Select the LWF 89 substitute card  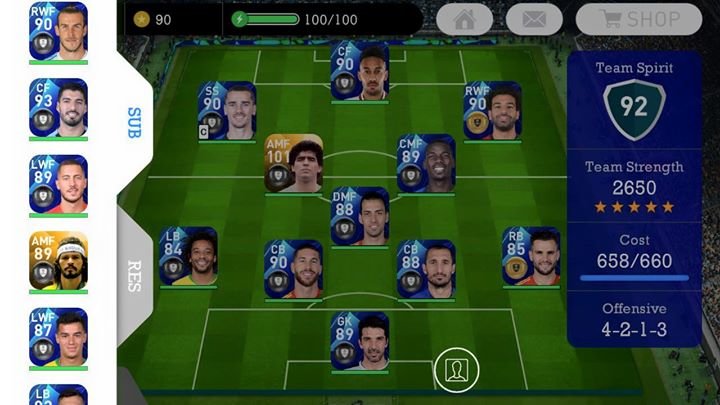pyautogui.click(x=58, y=184)
